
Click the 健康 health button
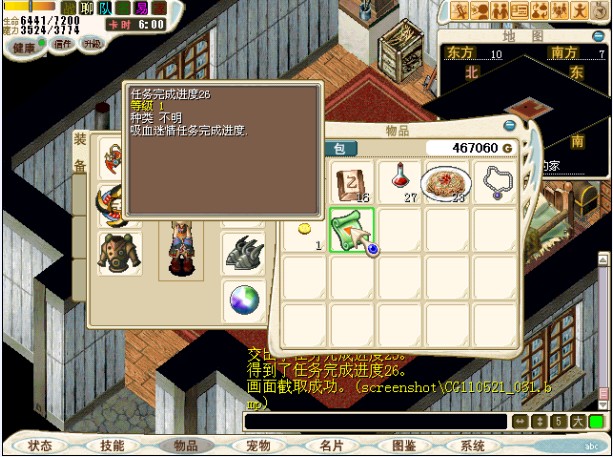pyautogui.click(x=27, y=46)
